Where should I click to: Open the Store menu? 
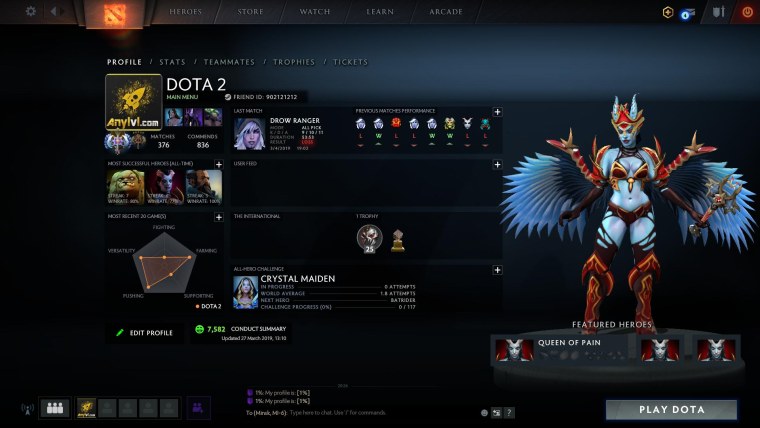tap(251, 12)
